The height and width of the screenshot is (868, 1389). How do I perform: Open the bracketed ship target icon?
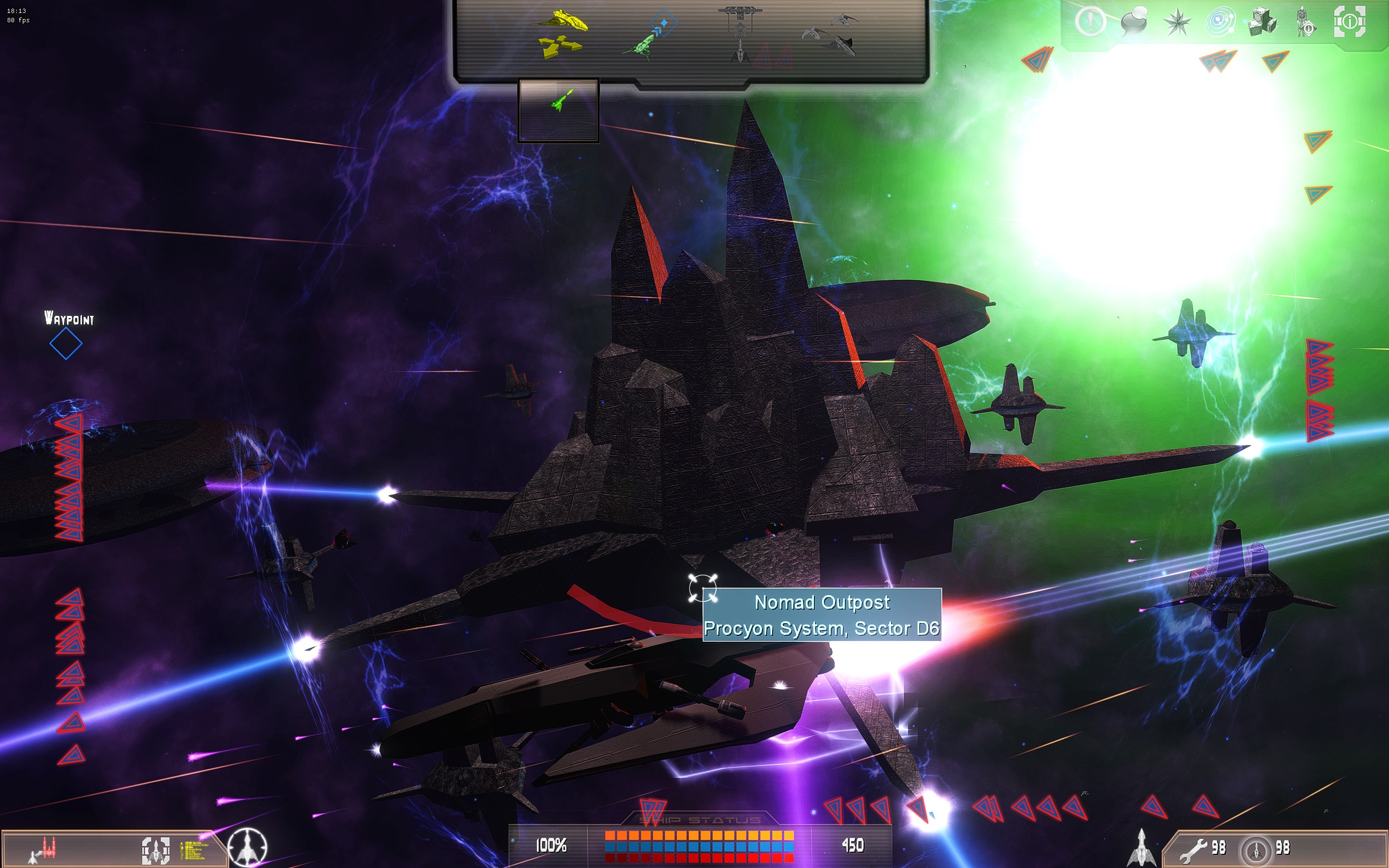tap(156, 850)
